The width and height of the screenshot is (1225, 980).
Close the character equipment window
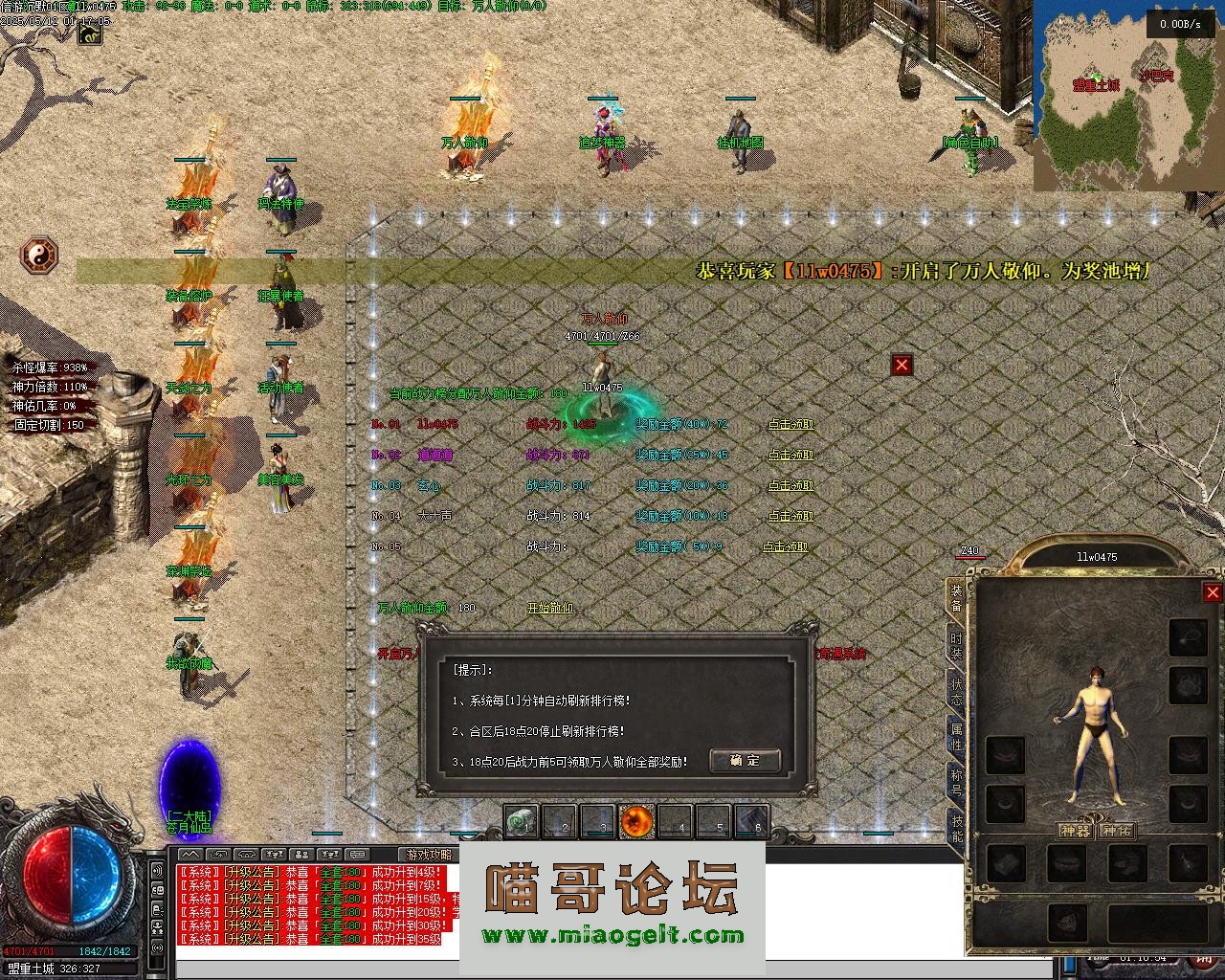(1213, 592)
